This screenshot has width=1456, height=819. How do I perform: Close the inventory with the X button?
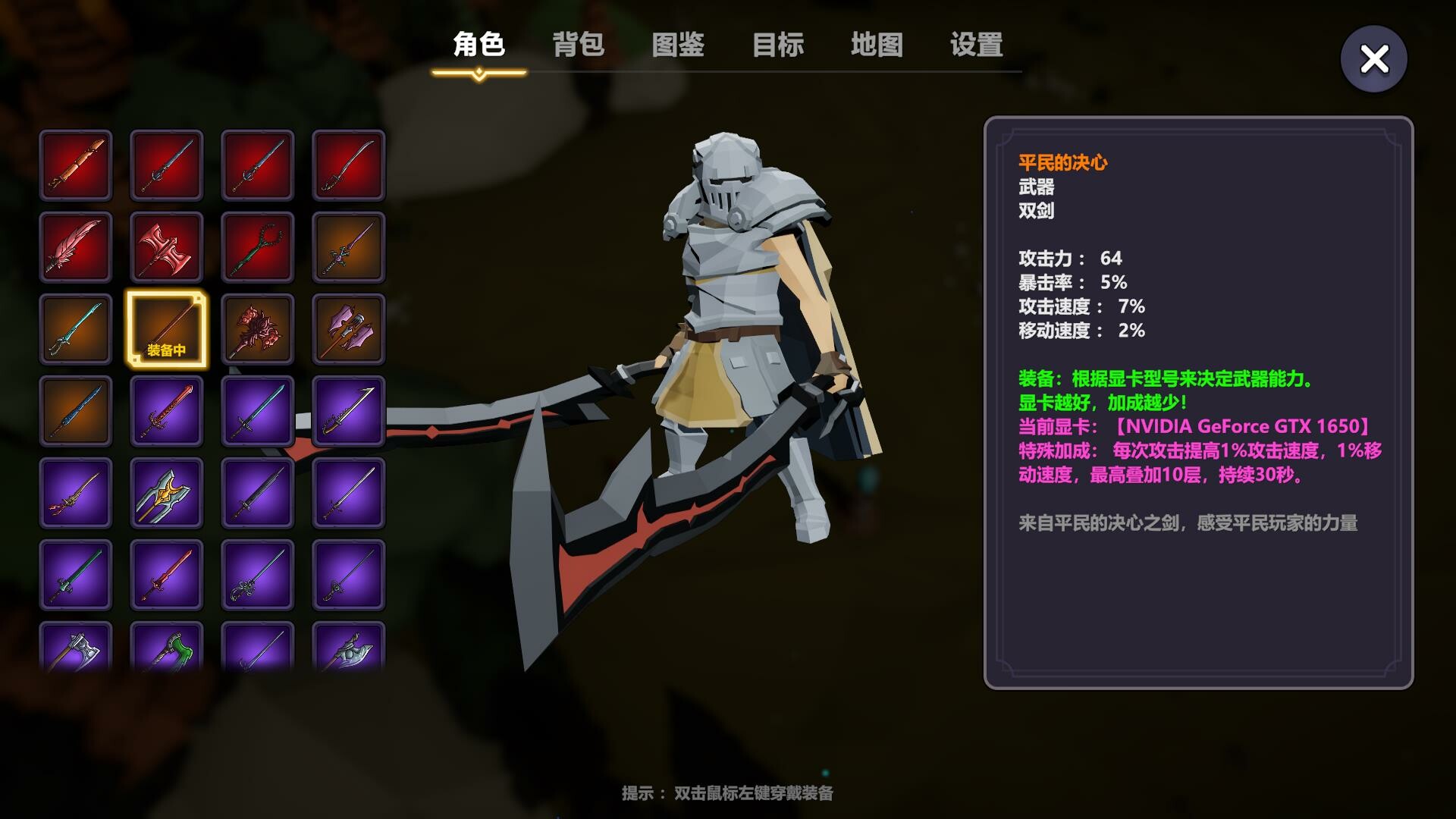(x=1373, y=57)
